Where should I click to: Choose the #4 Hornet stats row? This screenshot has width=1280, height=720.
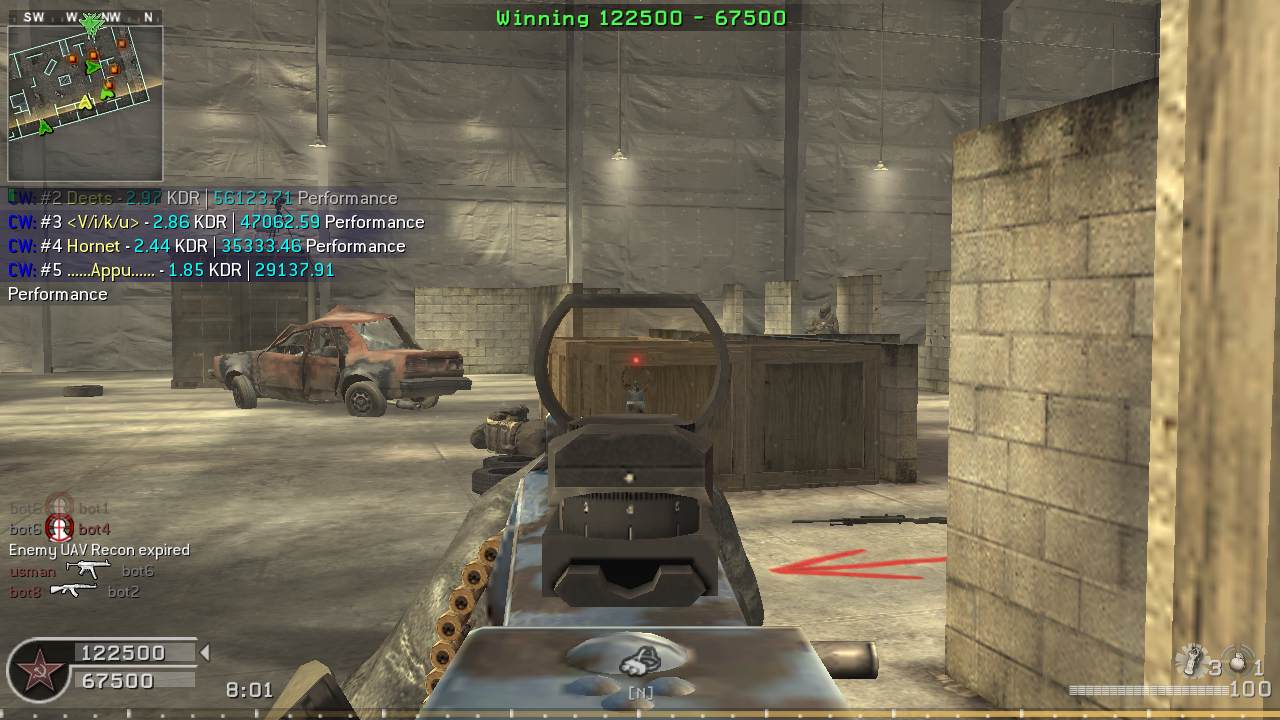pos(207,246)
